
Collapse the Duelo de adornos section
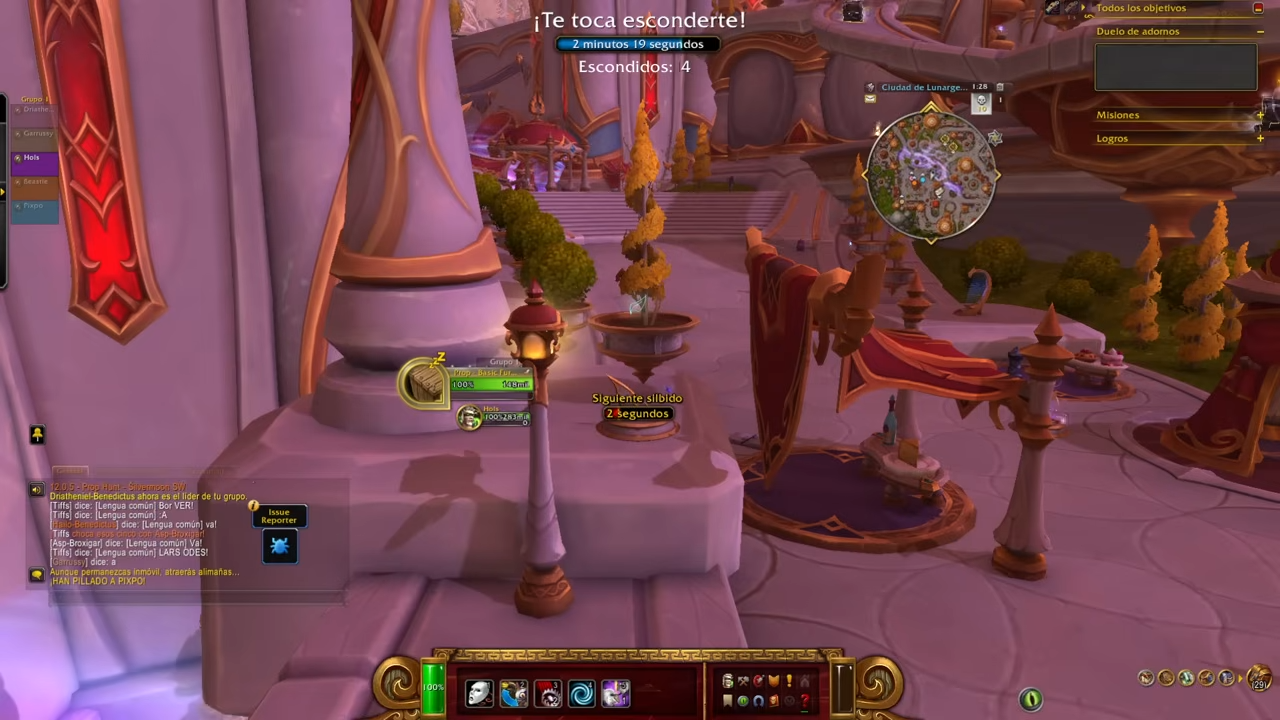[x=1260, y=31]
